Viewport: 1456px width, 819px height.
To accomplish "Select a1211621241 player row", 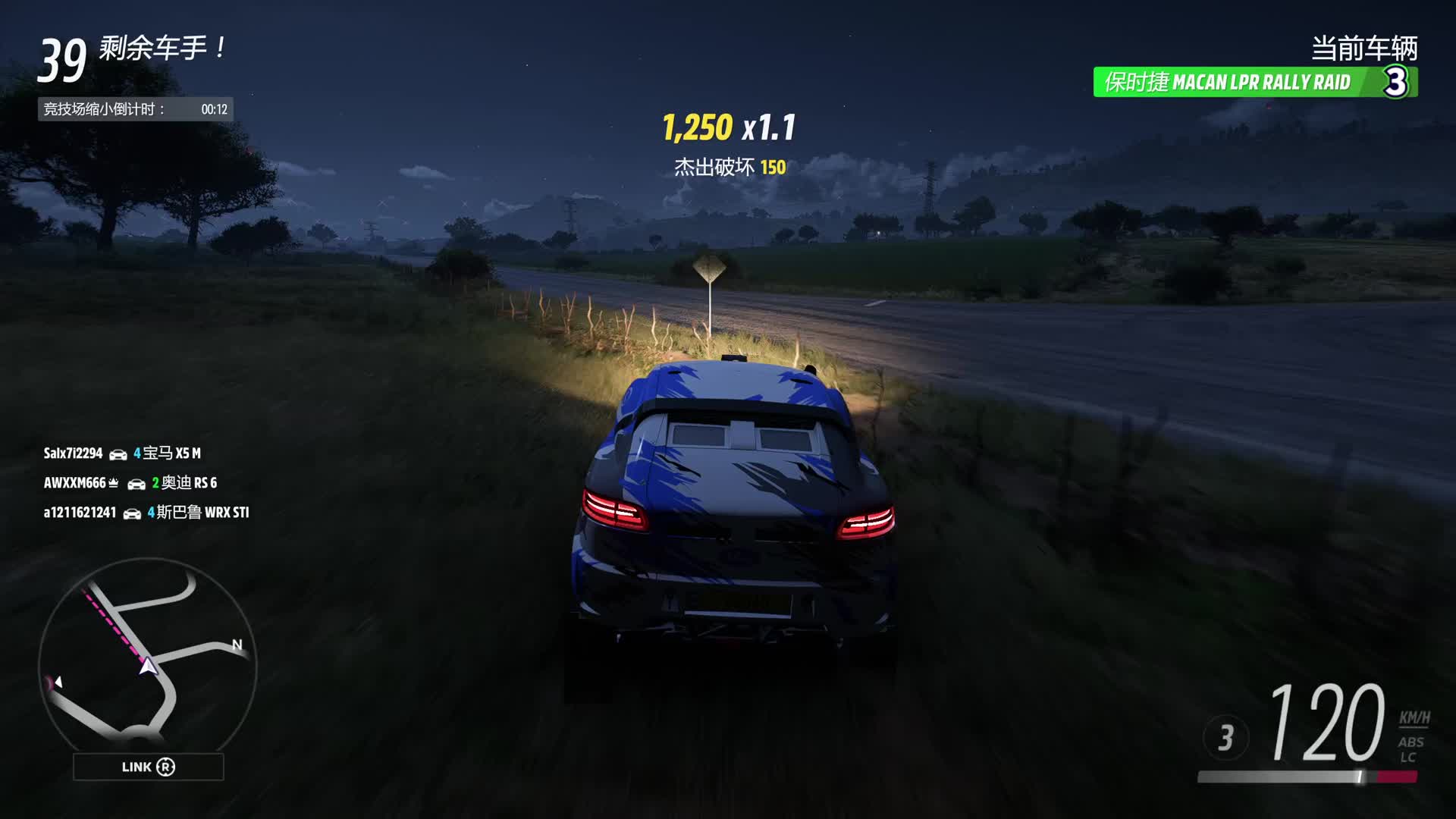I will pyautogui.click(x=146, y=513).
